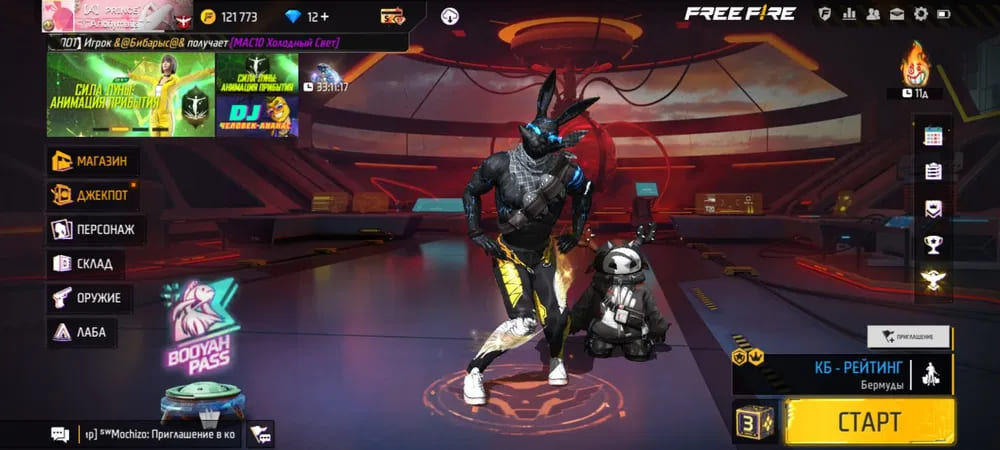Open the settings gear icon
This screenshot has height=450, width=1000.
pyautogui.click(x=921, y=14)
